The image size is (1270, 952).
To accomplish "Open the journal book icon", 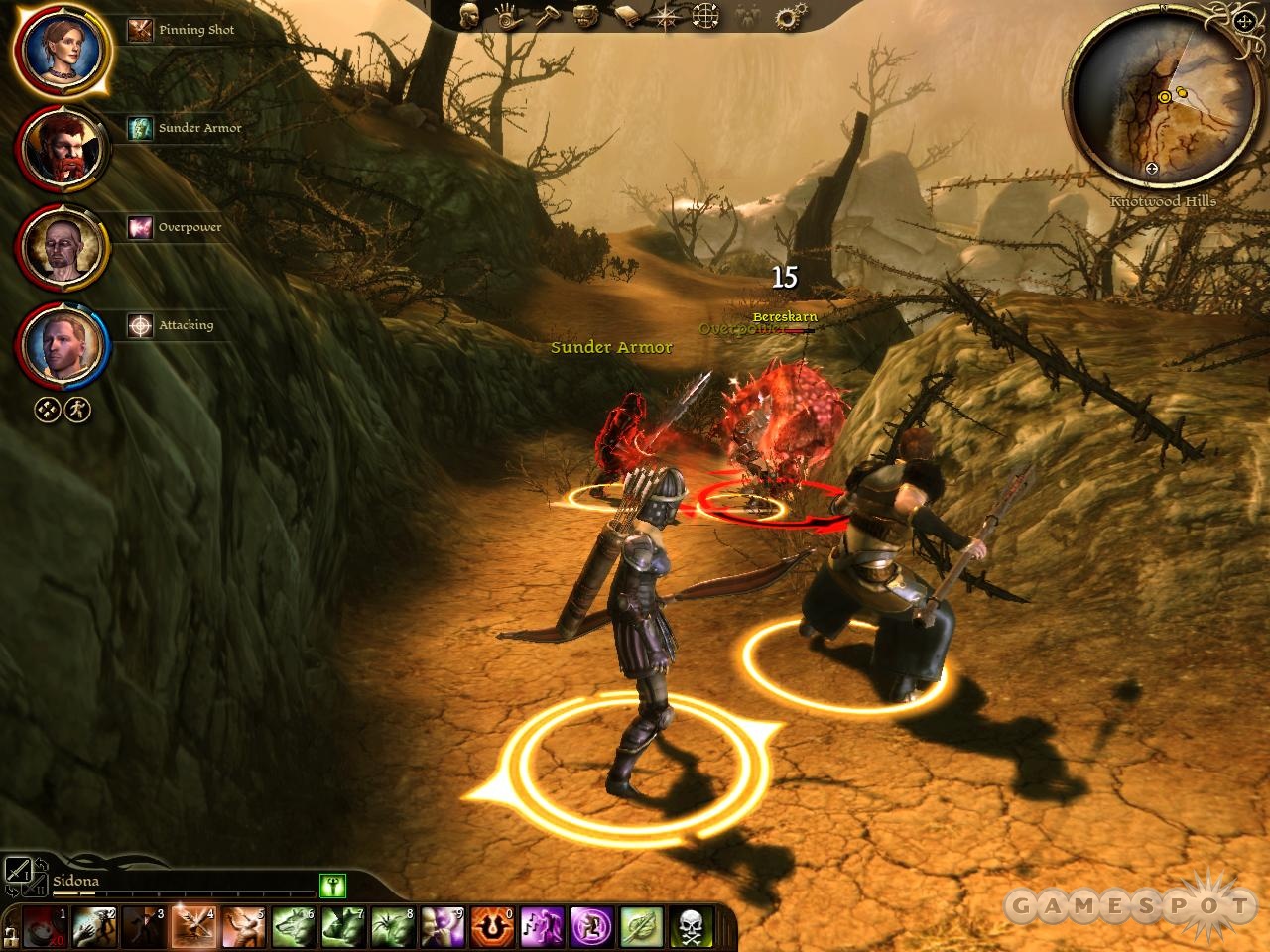I will [x=627, y=16].
